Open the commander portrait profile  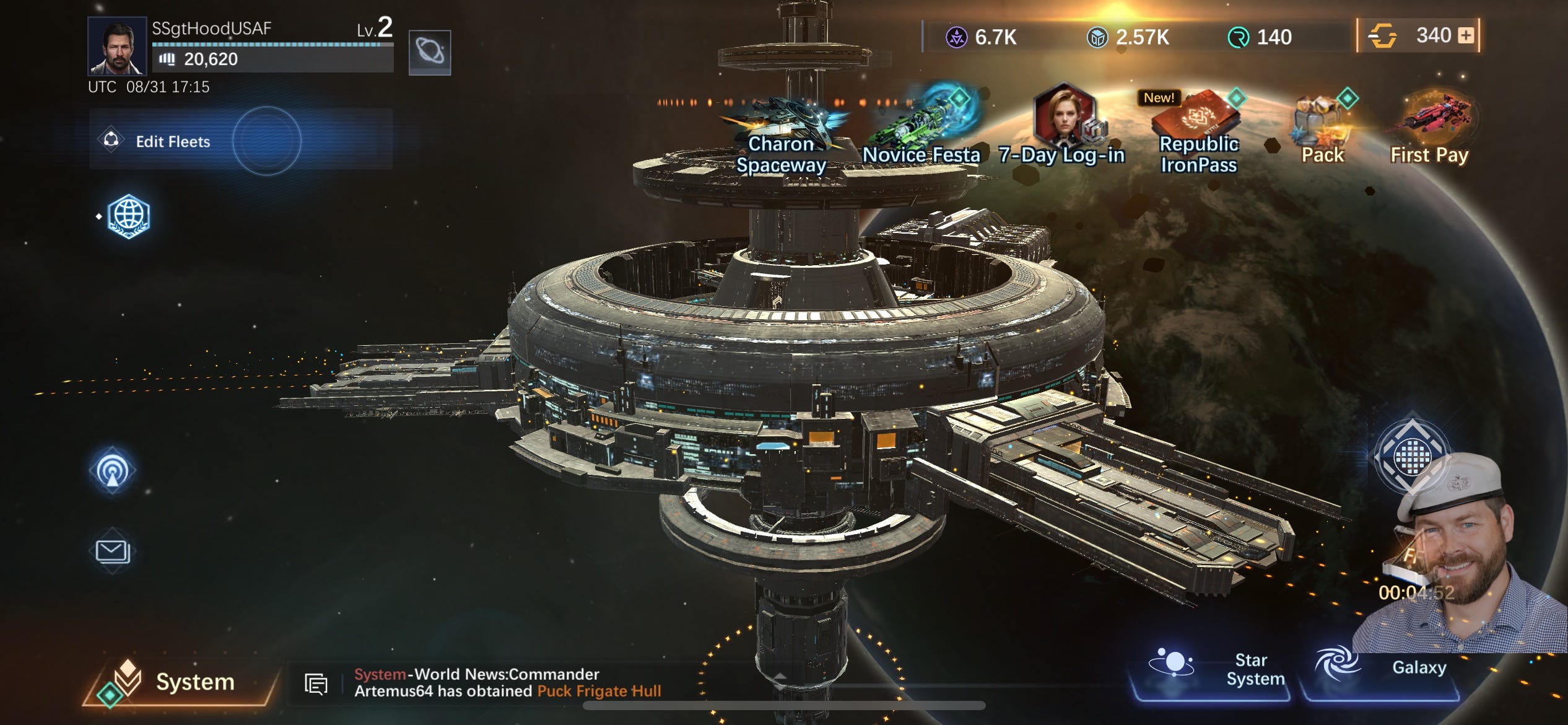[x=117, y=46]
